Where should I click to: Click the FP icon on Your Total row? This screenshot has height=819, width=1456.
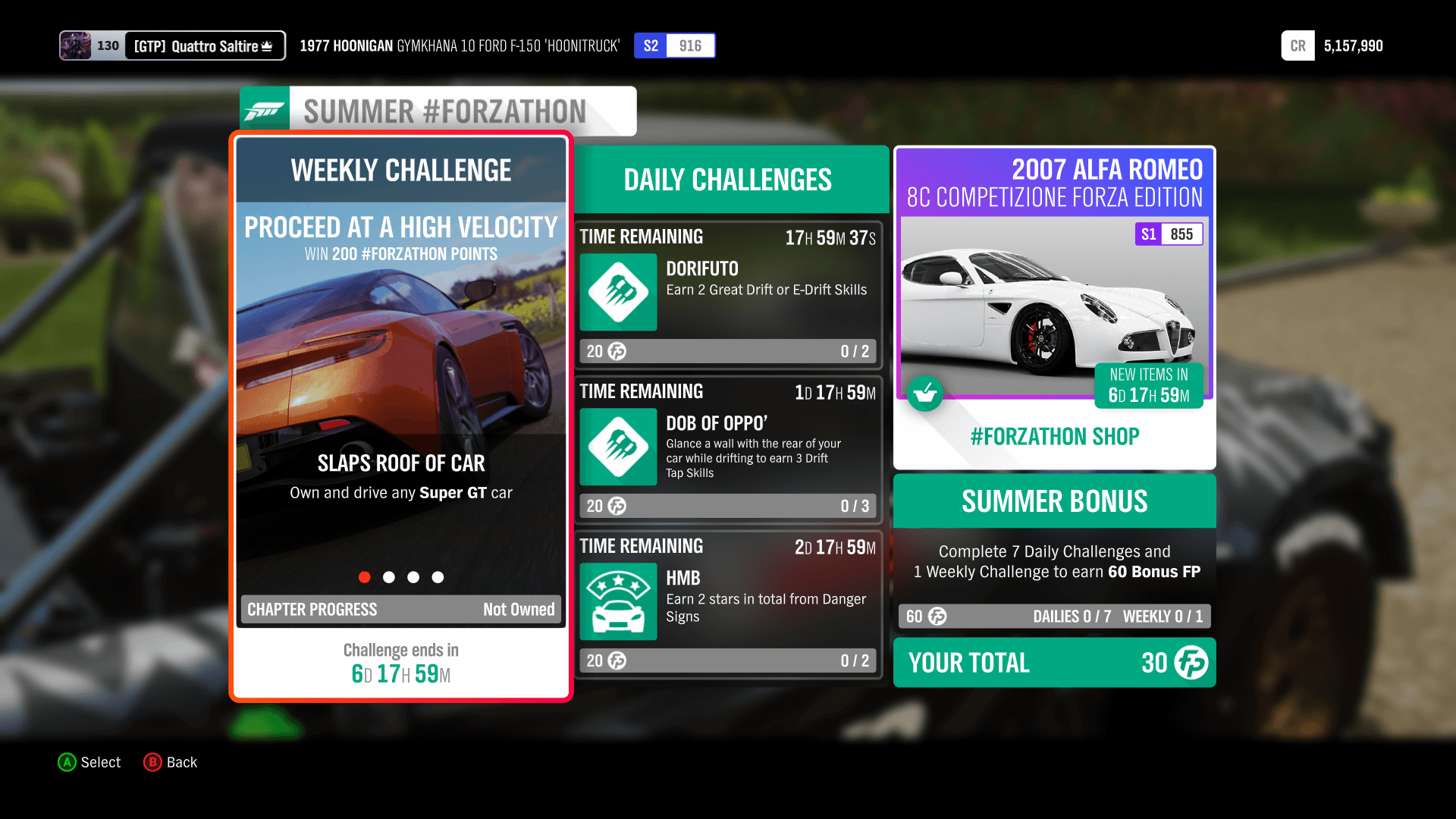tap(1191, 663)
